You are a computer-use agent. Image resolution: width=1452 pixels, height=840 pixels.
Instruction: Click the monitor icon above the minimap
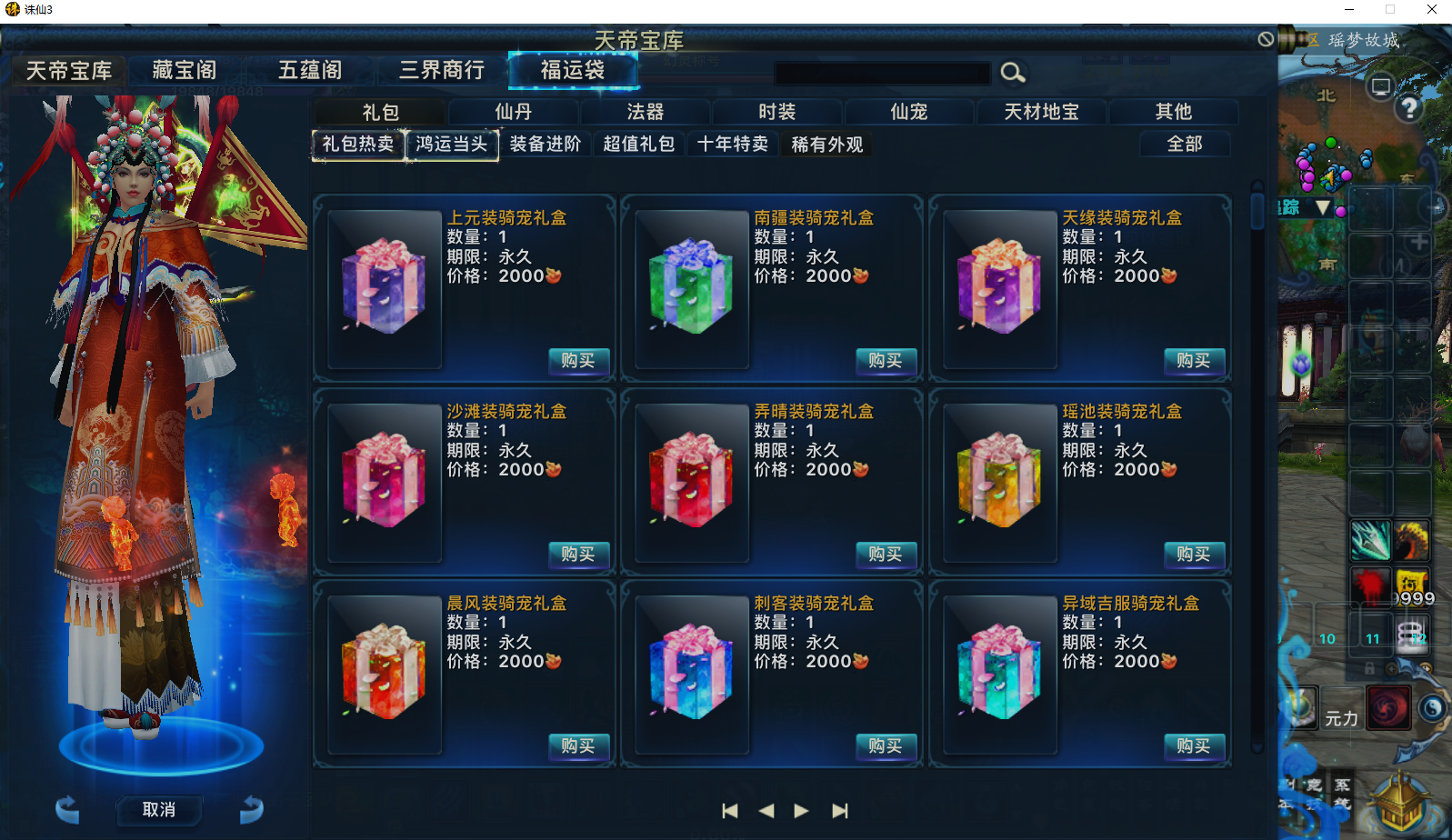(1382, 85)
